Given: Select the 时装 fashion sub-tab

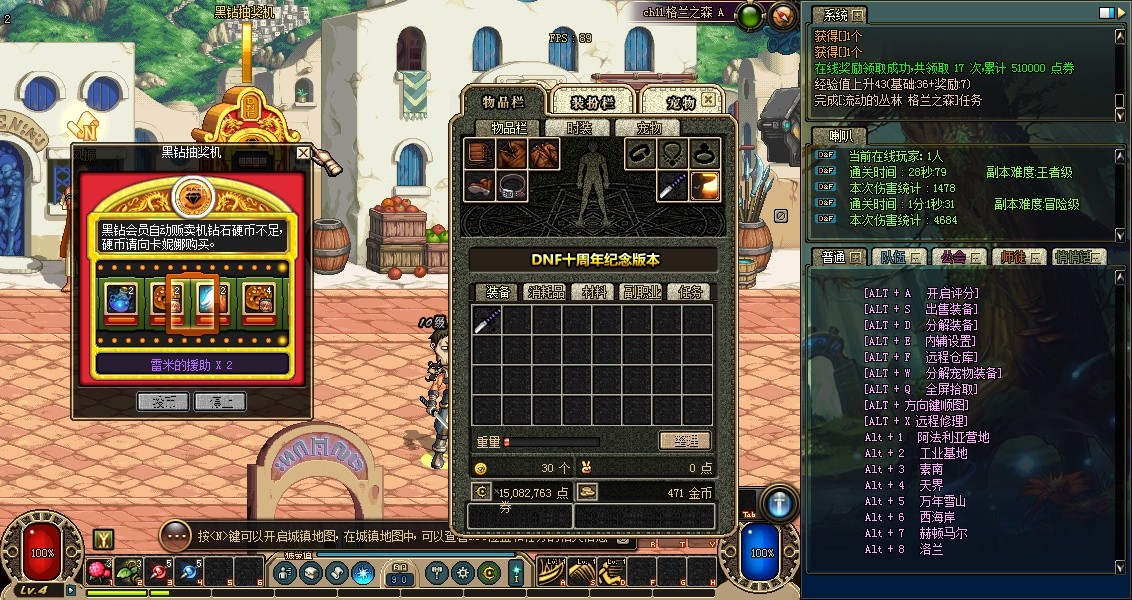Looking at the screenshot, I should [x=579, y=128].
